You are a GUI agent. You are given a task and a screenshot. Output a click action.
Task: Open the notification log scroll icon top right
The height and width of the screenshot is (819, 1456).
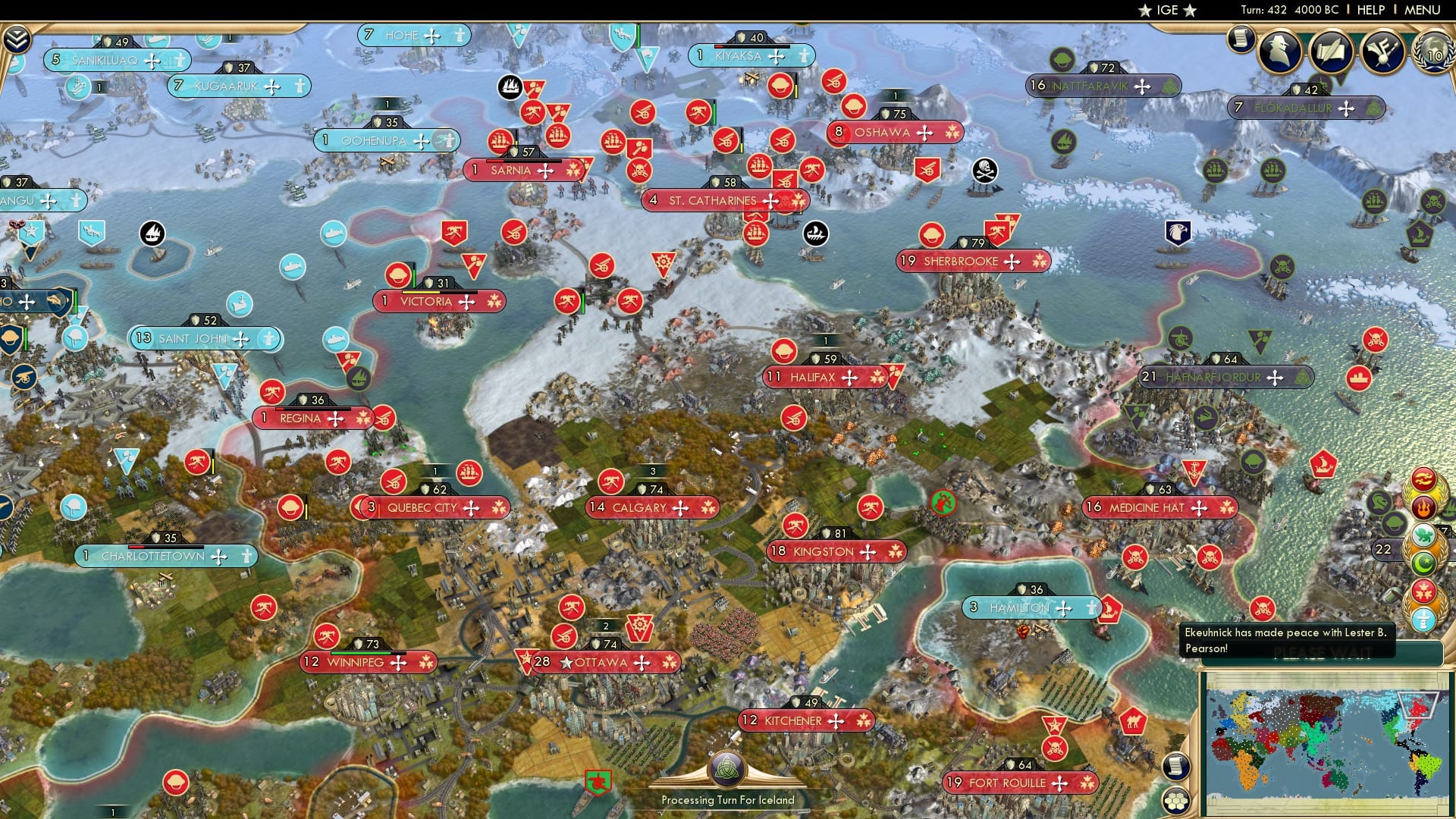coord(1241,40)
